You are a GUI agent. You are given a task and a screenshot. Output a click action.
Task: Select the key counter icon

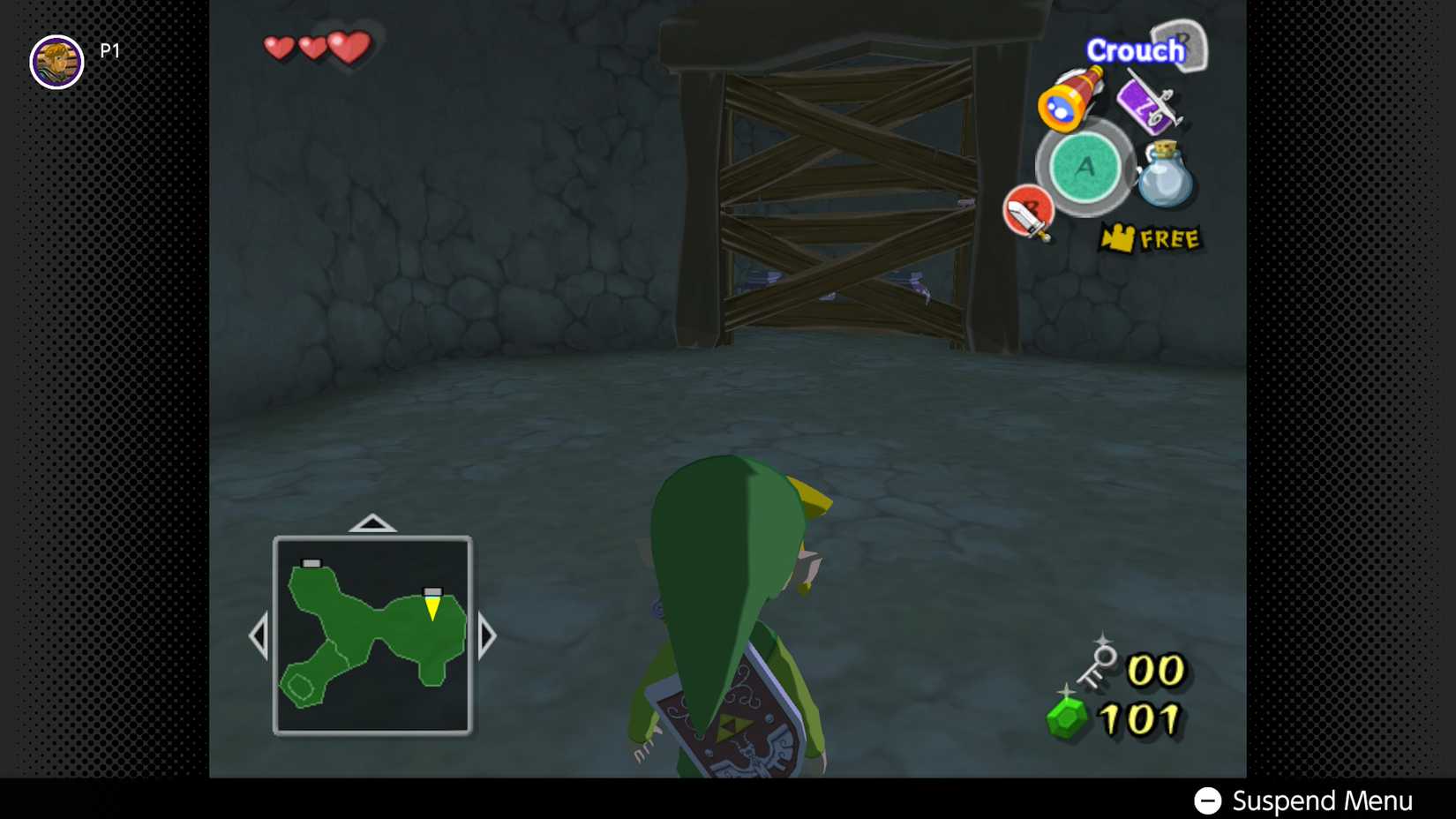1099,662
